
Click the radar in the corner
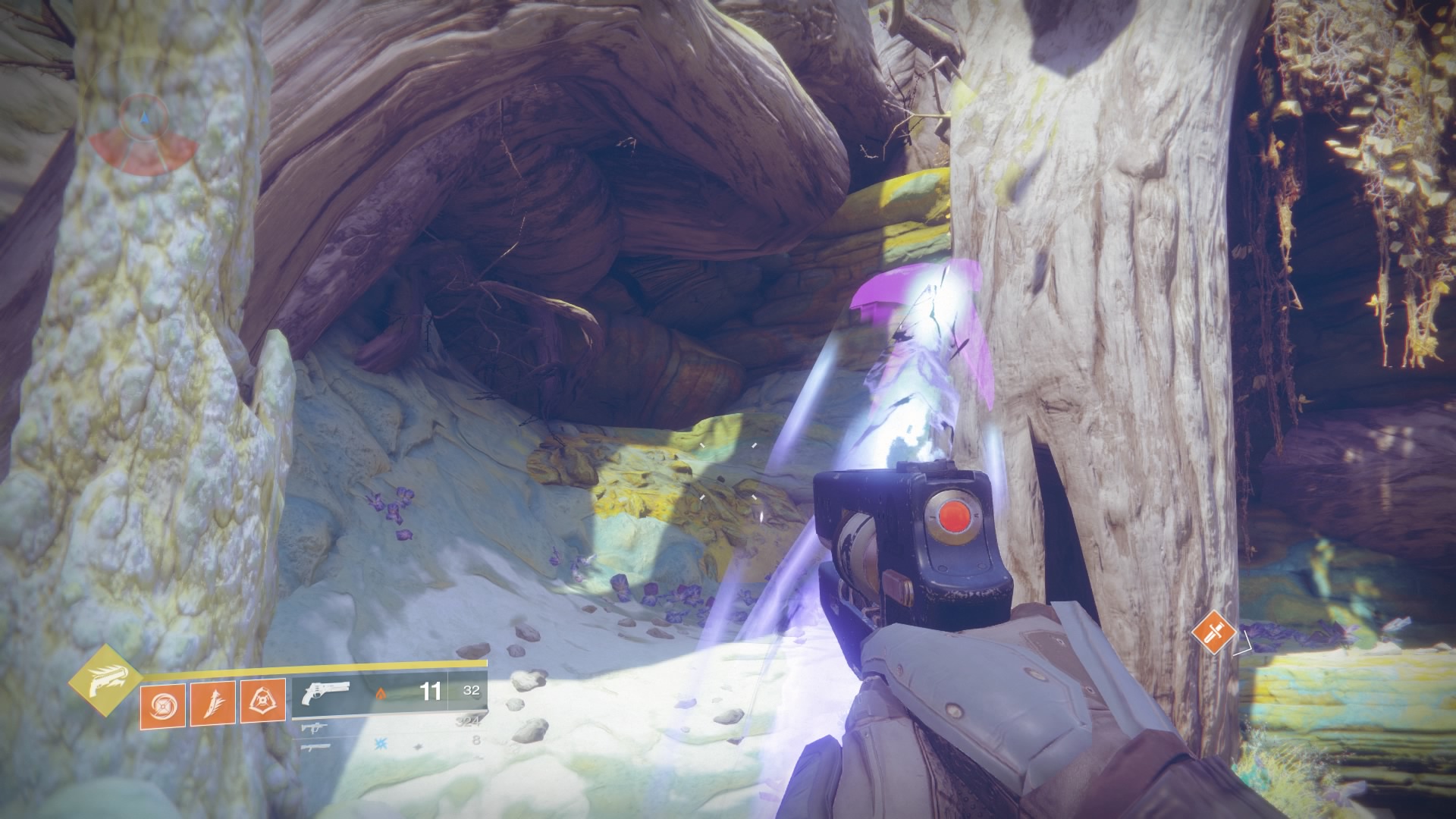(143, 135)
